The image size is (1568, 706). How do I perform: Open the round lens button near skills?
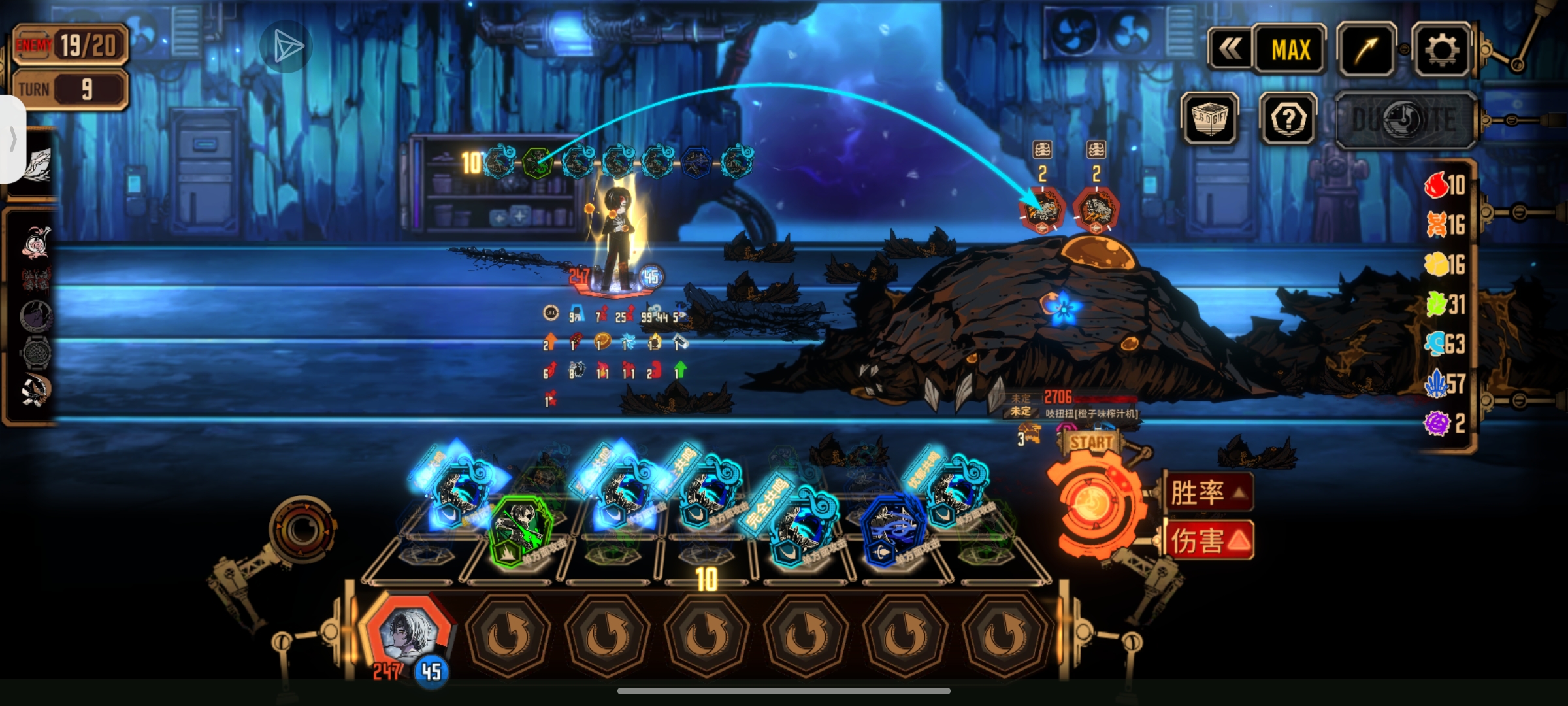point(302,528)
